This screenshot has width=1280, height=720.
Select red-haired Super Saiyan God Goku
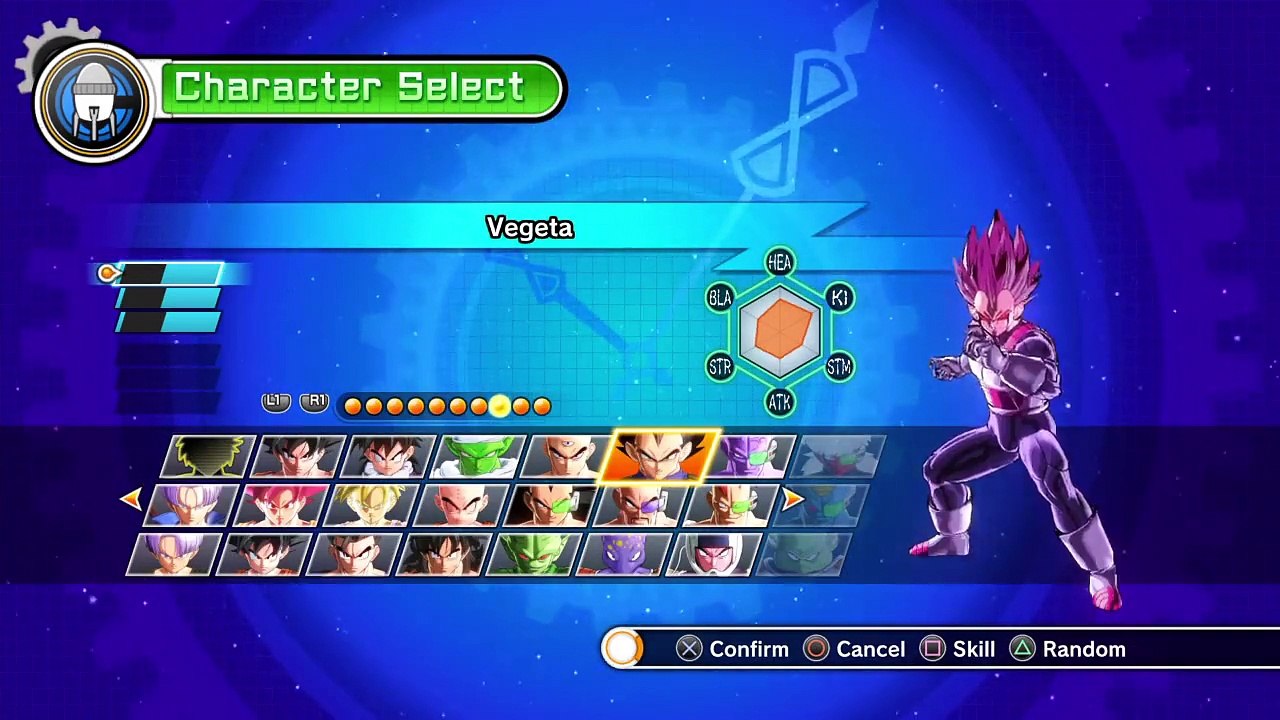282,505
